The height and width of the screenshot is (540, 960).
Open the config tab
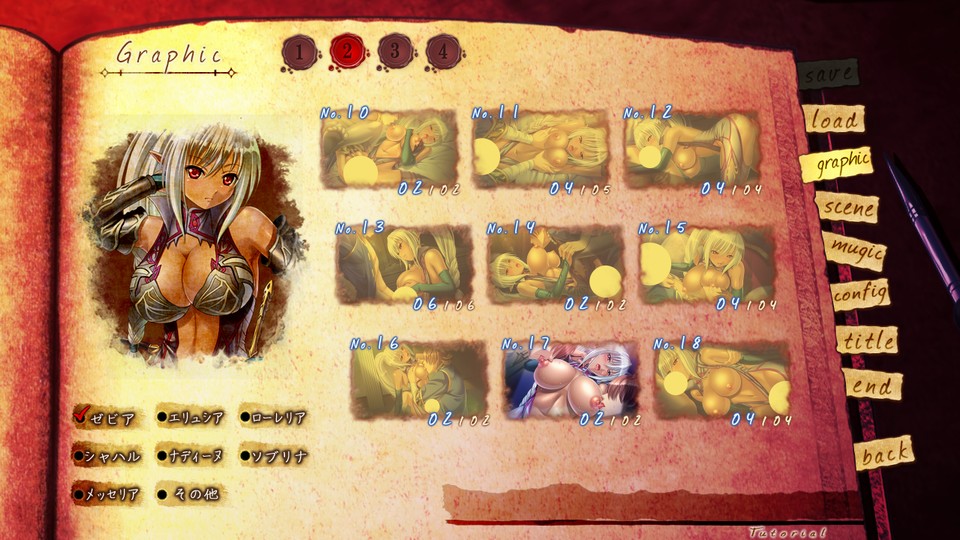coord(861,295)
